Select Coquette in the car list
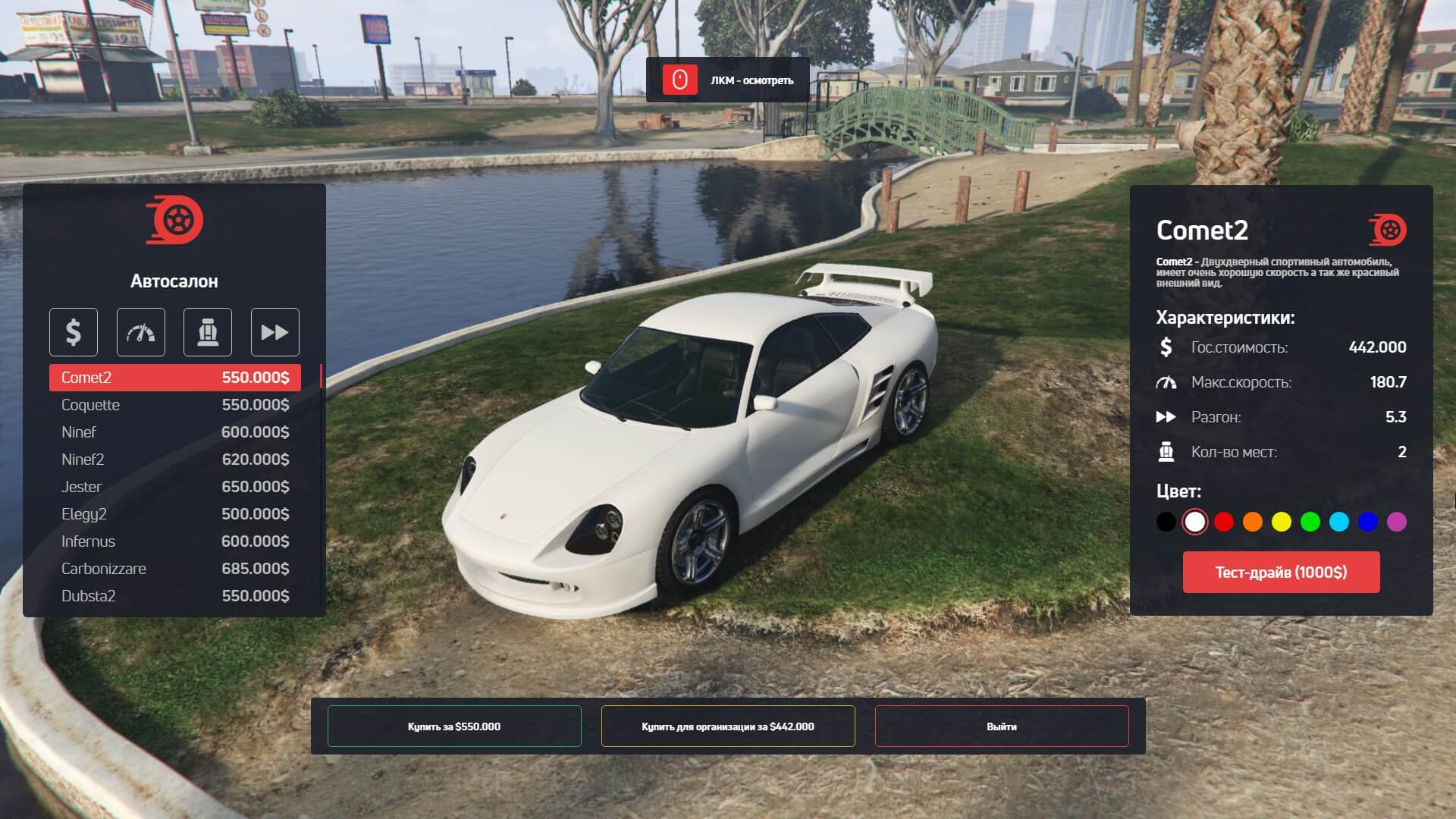Image resolution: width=1456 pixels, height=819 pixels. pyautogui.click(x=174, y=405)
